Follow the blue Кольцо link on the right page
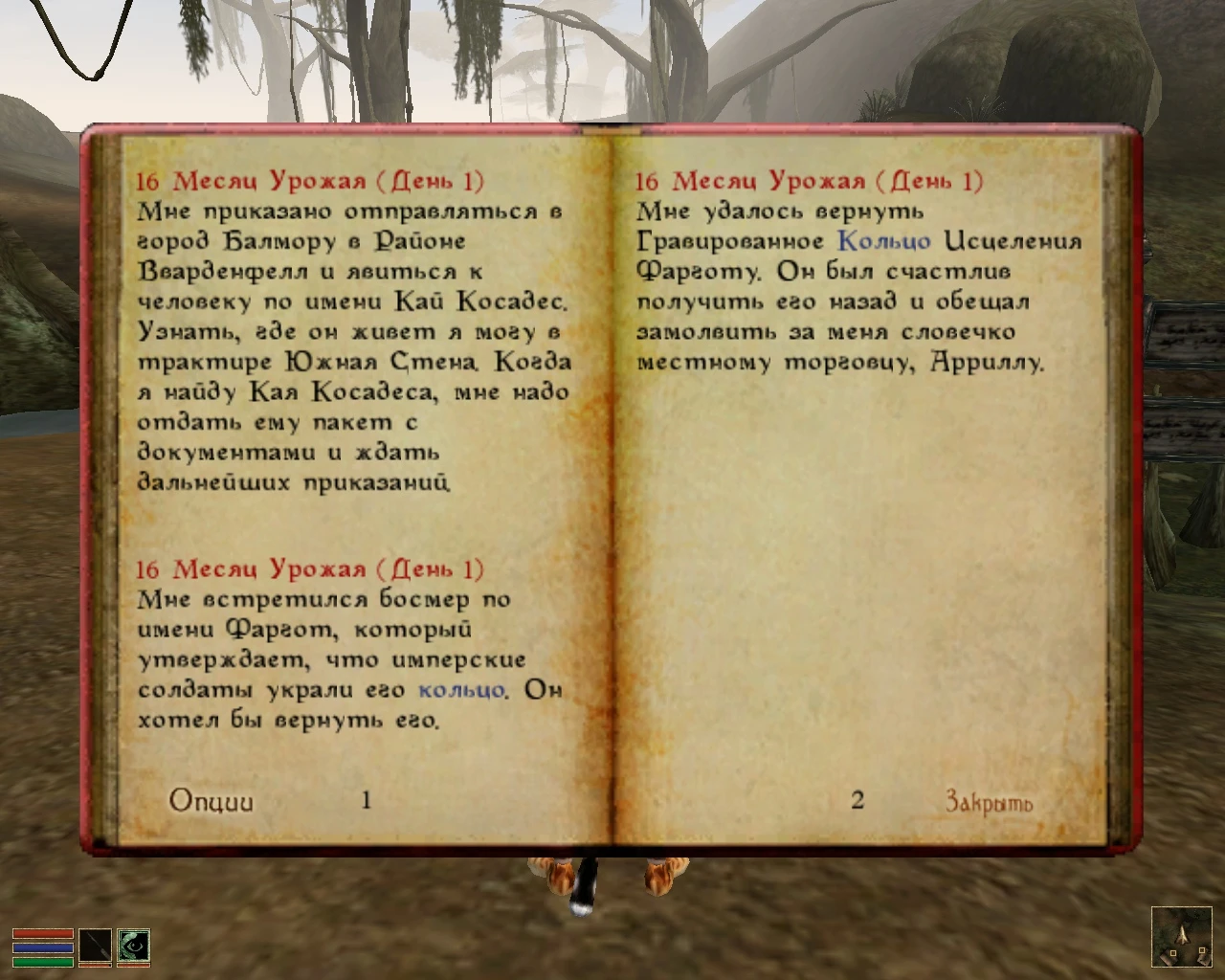This screenshot has width=1225, height=980. pyautogui.click(x=883, y=241)
